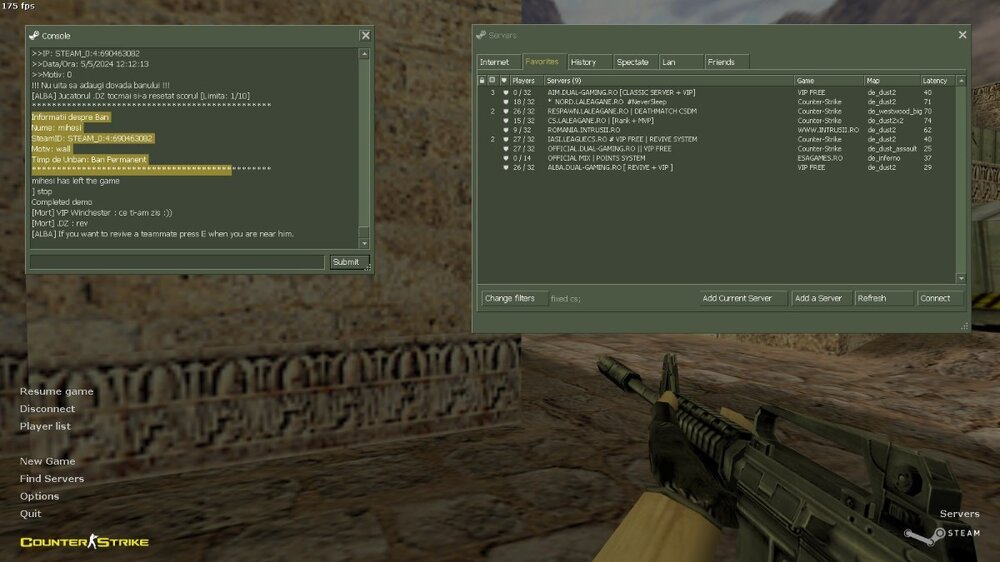Disconnect from the current server
The width and height of the screenshot is (1000, 562).
[47, 409]
